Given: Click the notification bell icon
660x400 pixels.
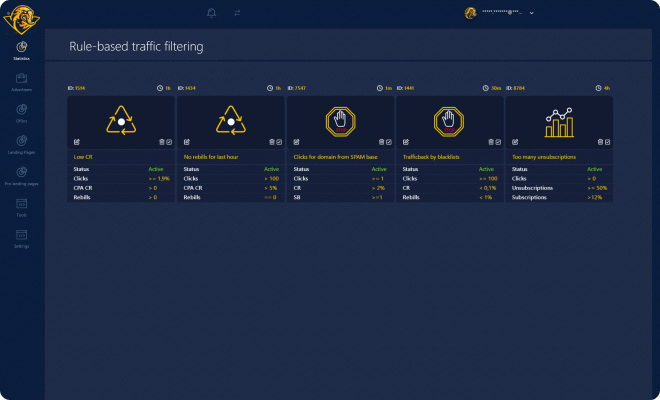Looking at the screenshot, I should [211, 13].
